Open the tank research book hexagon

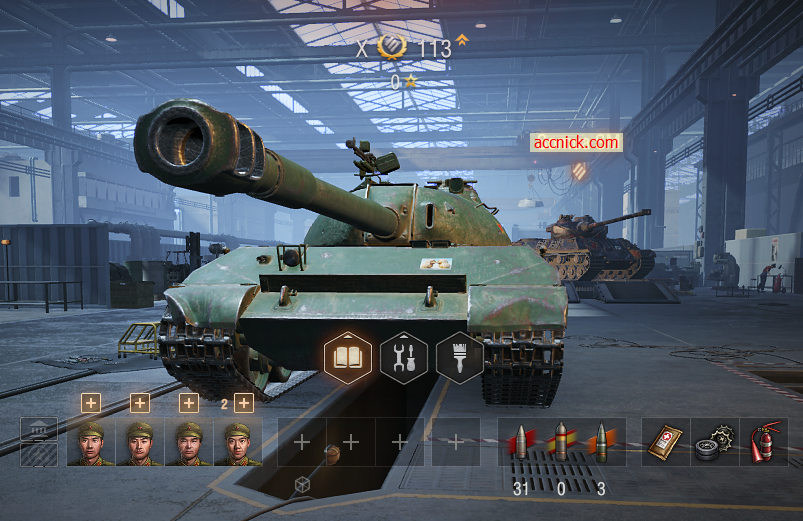[x=348, y=357]
